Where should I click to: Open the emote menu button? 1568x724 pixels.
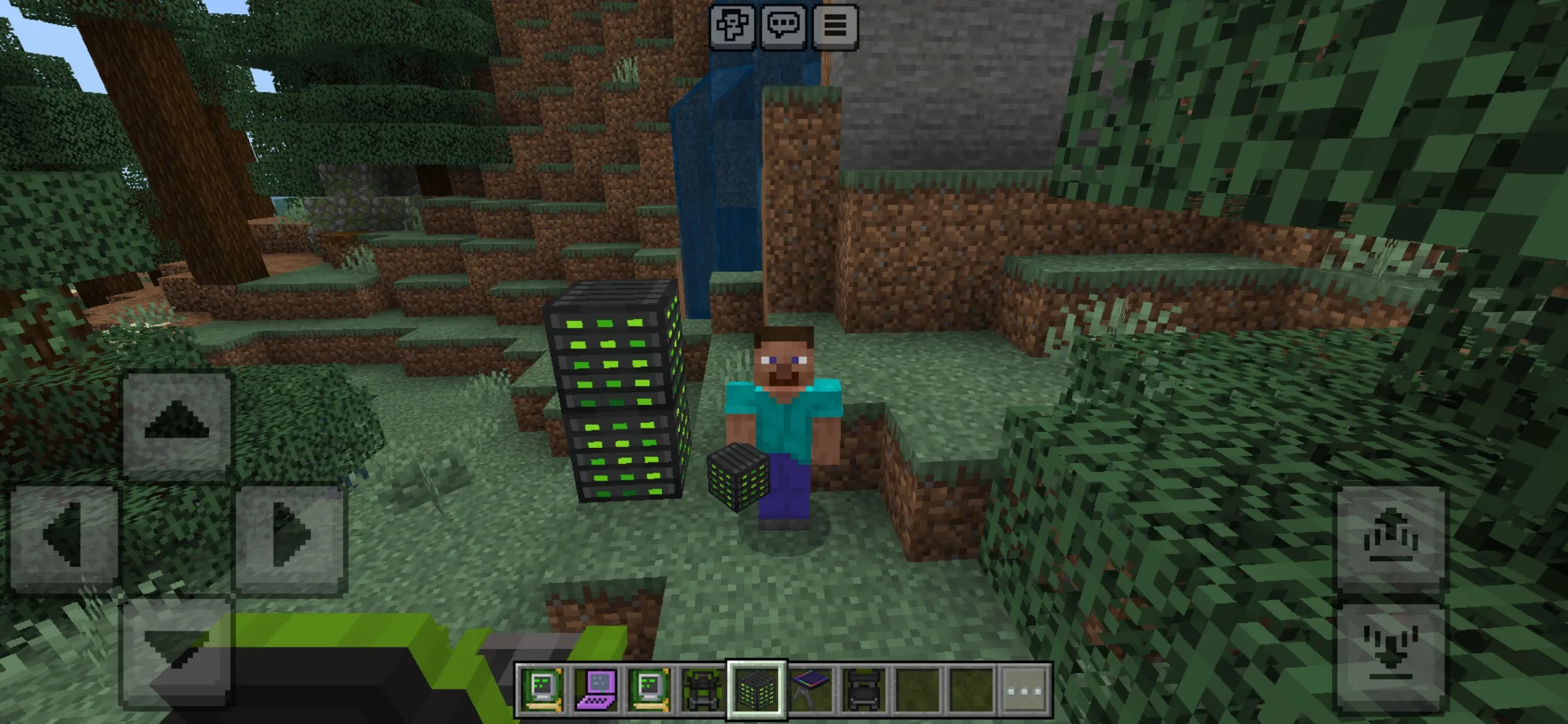(732, 27)
